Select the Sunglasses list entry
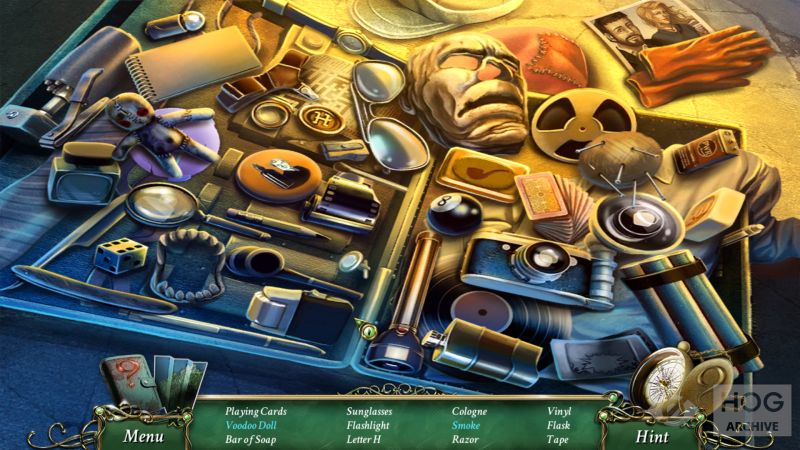The image size is (800, 450). [370, 411]
